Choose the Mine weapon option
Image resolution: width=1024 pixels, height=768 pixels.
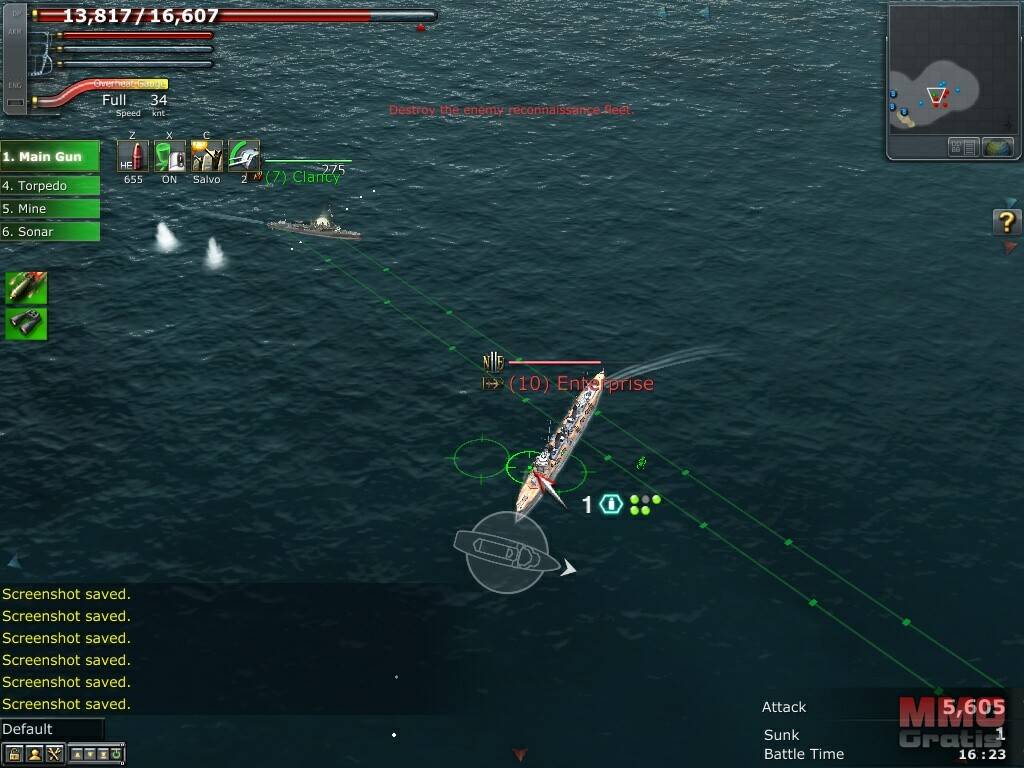[x=50, y=208]
